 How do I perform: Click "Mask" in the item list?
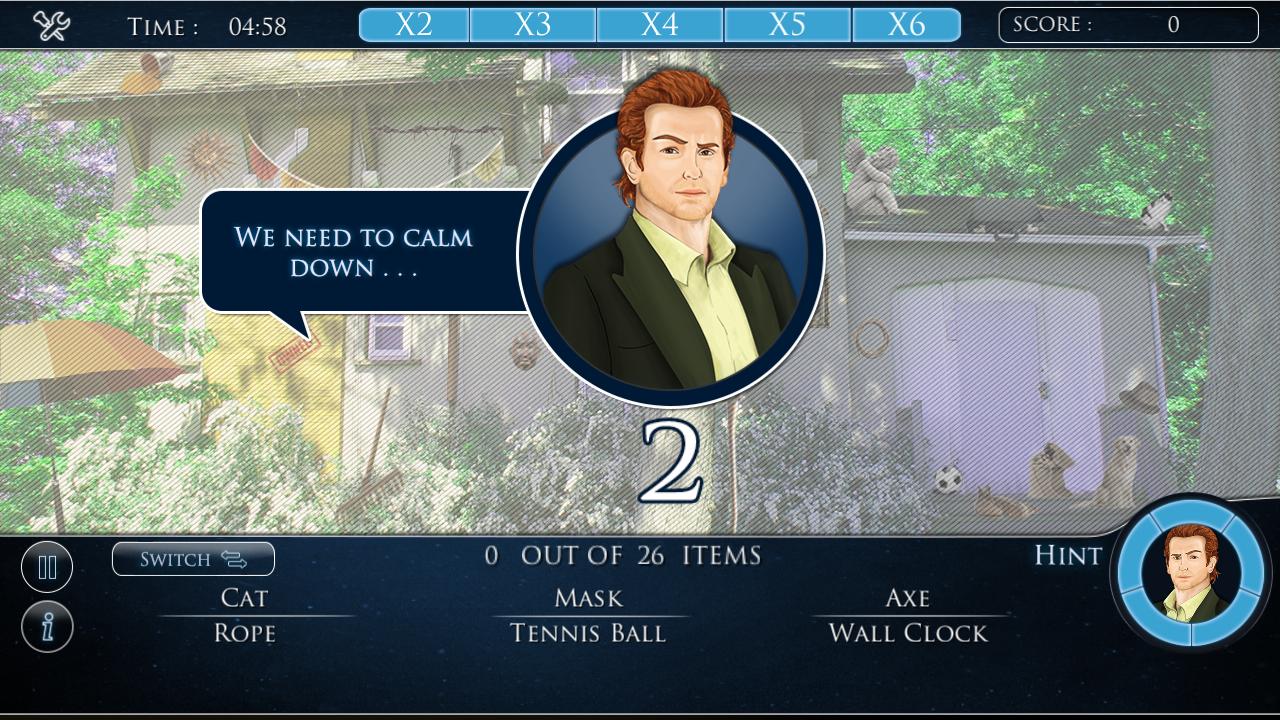[589, 598]
